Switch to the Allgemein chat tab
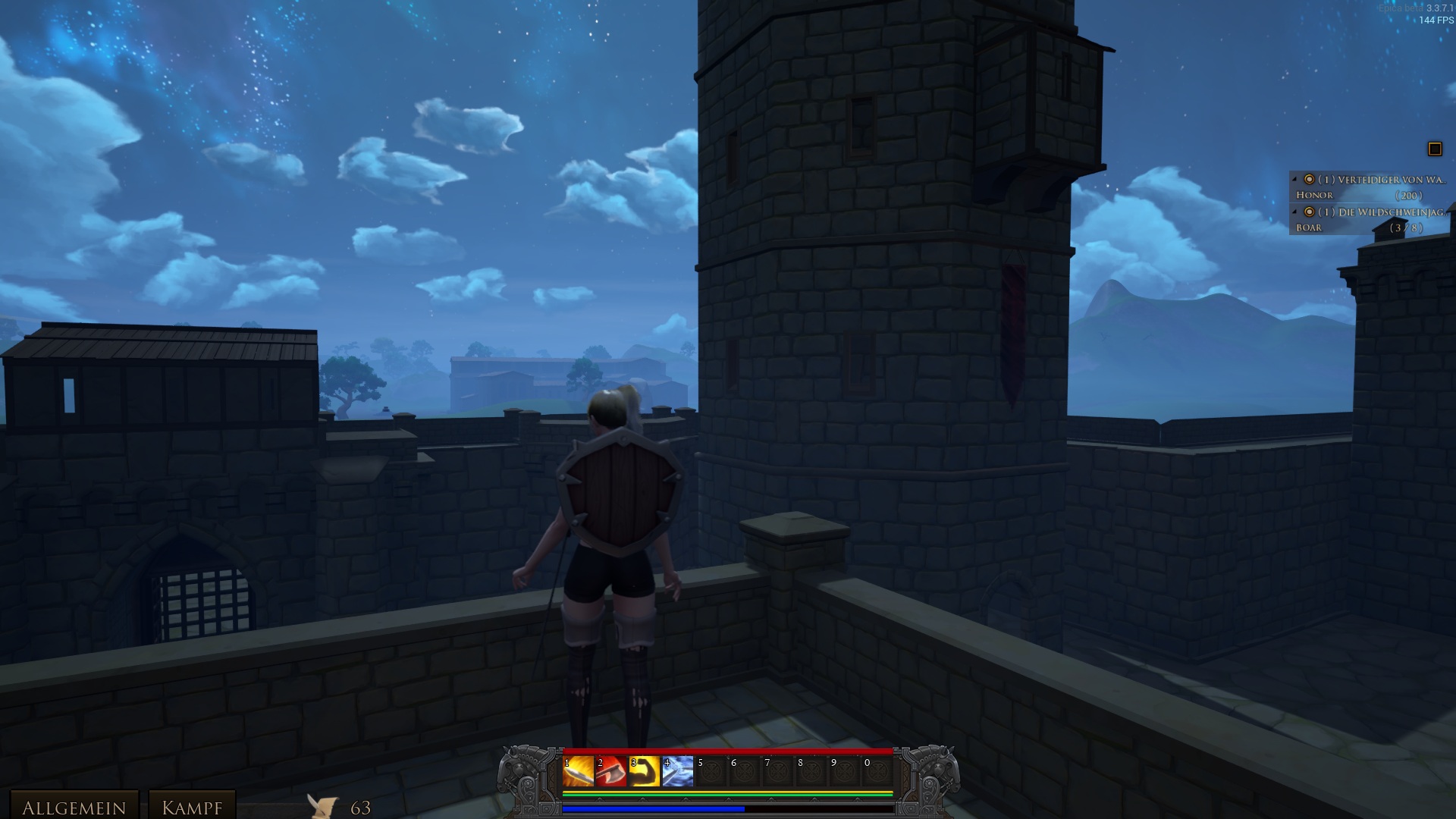1456x819 pixels. point(74,806)
